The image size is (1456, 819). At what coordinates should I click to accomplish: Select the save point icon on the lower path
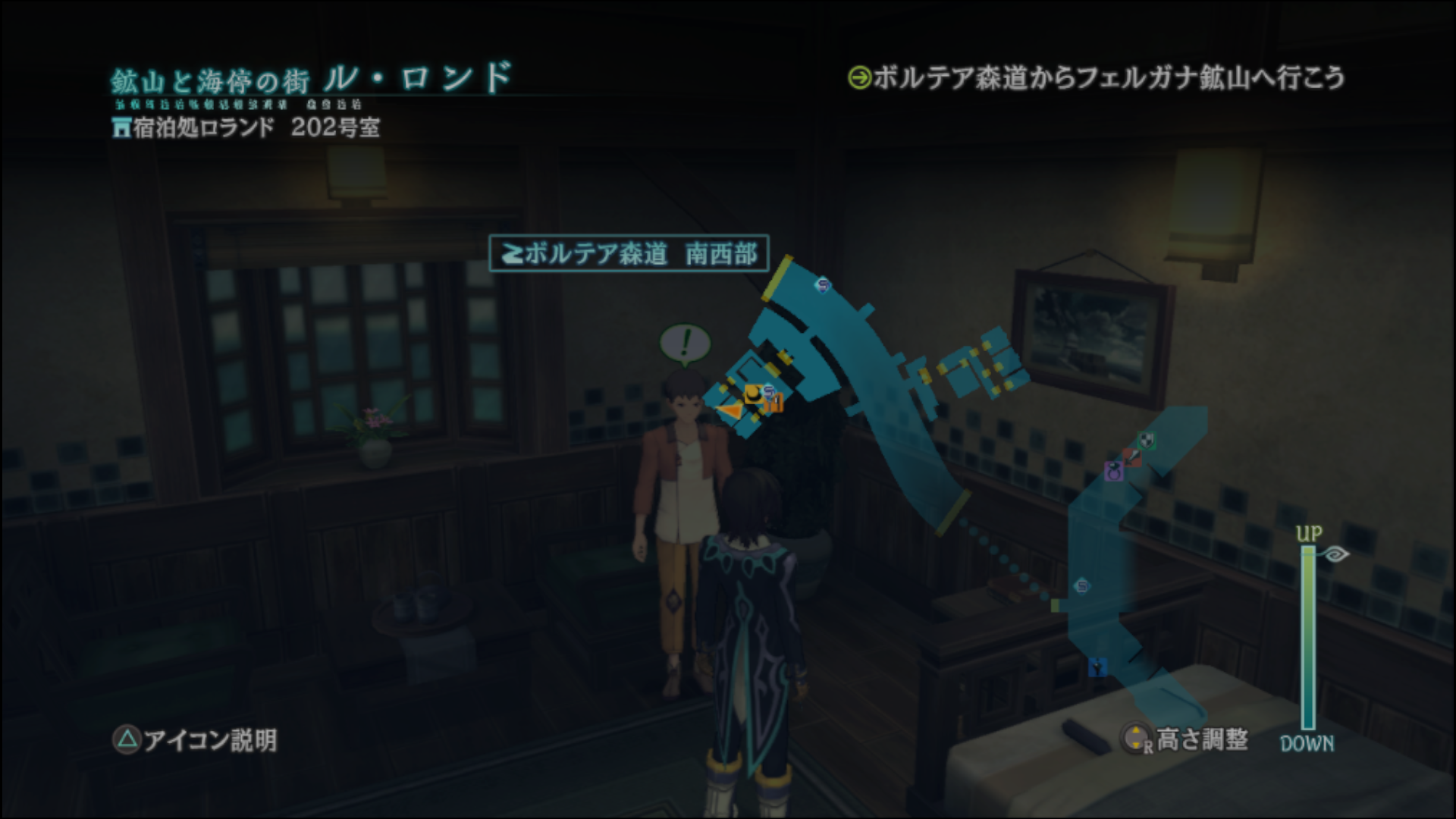(x=1081, y=586)
